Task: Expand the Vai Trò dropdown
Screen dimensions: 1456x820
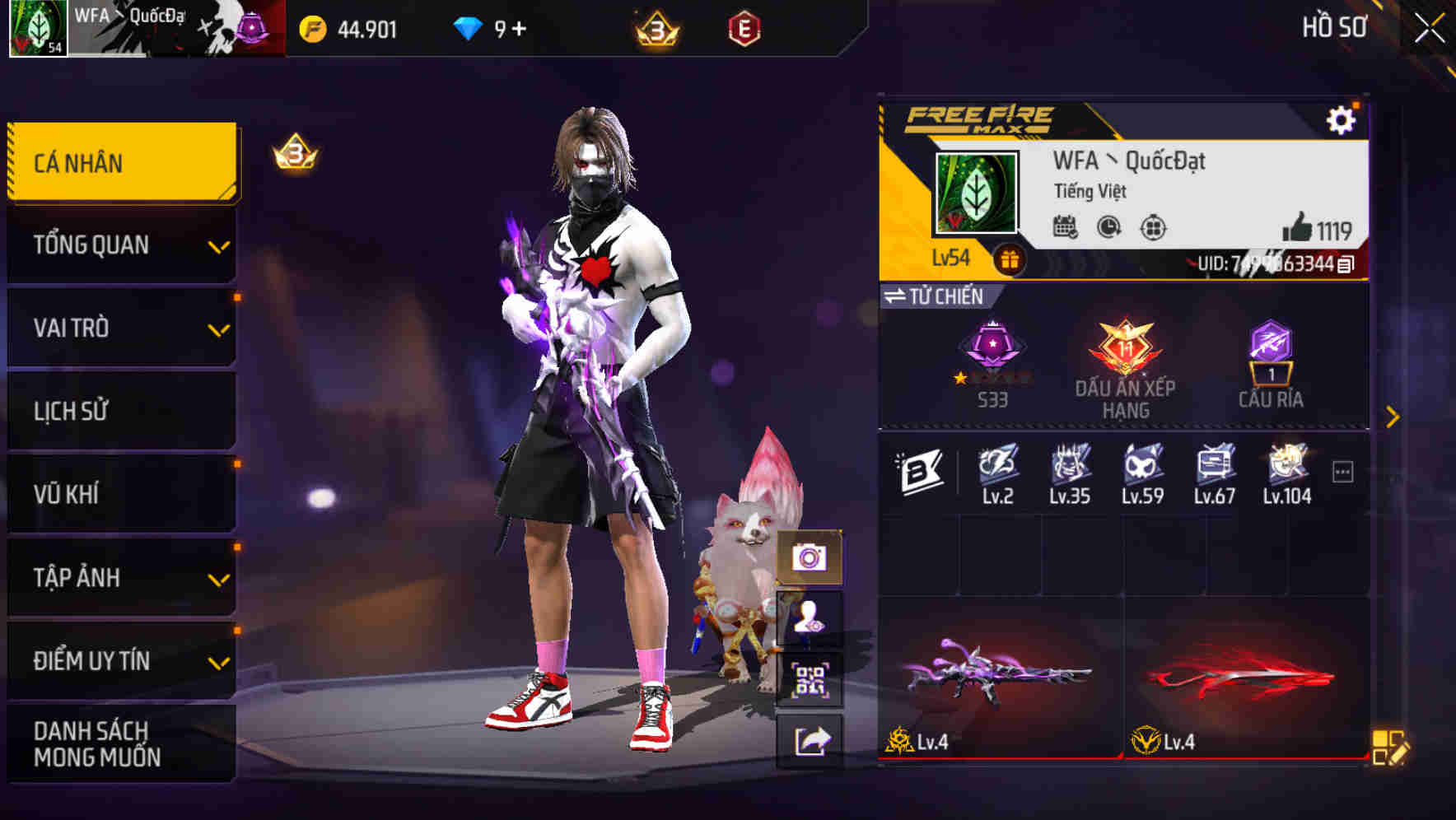Action: (120, 328)
